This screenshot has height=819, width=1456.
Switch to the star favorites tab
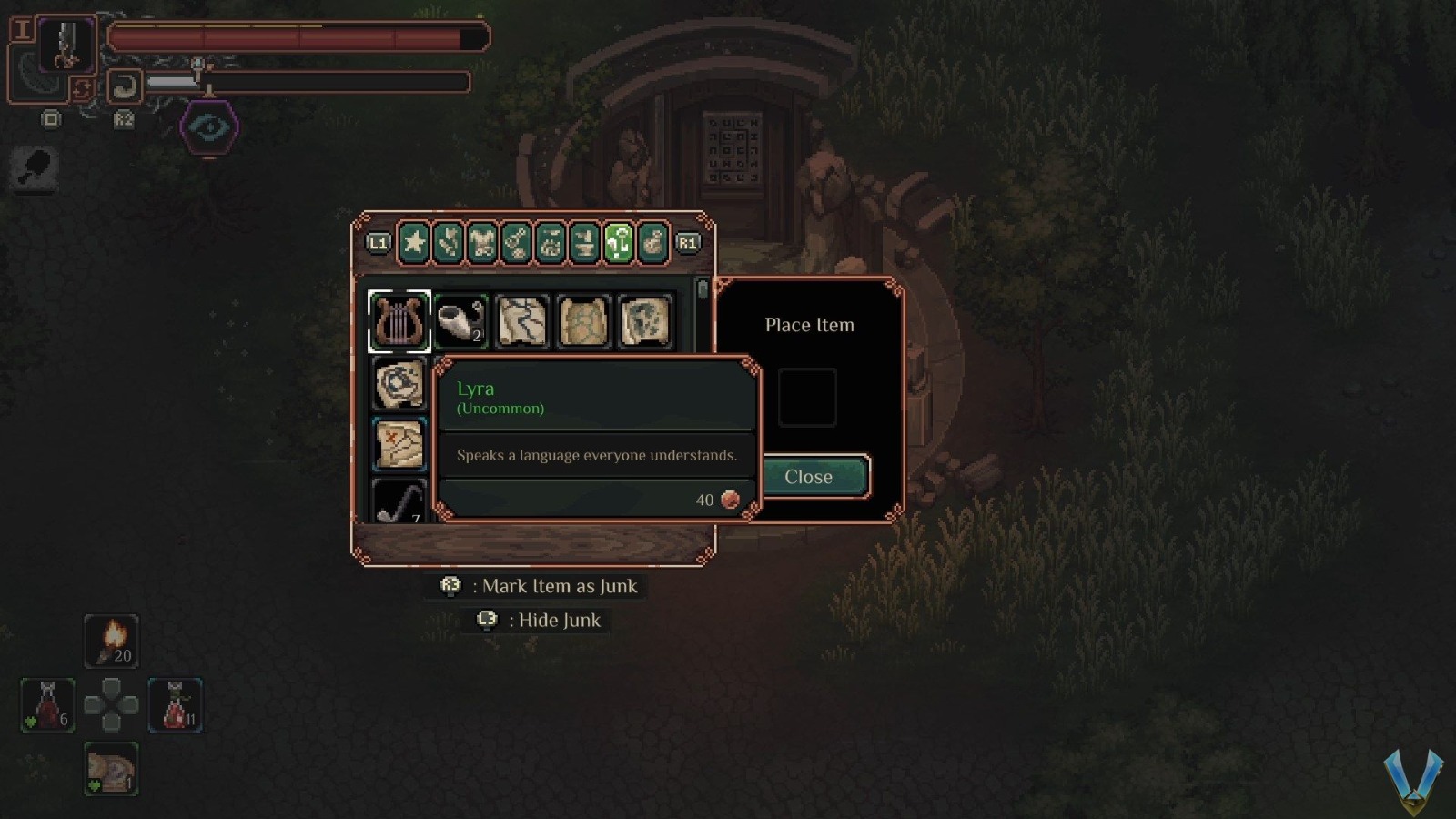(x=414, y=243)
